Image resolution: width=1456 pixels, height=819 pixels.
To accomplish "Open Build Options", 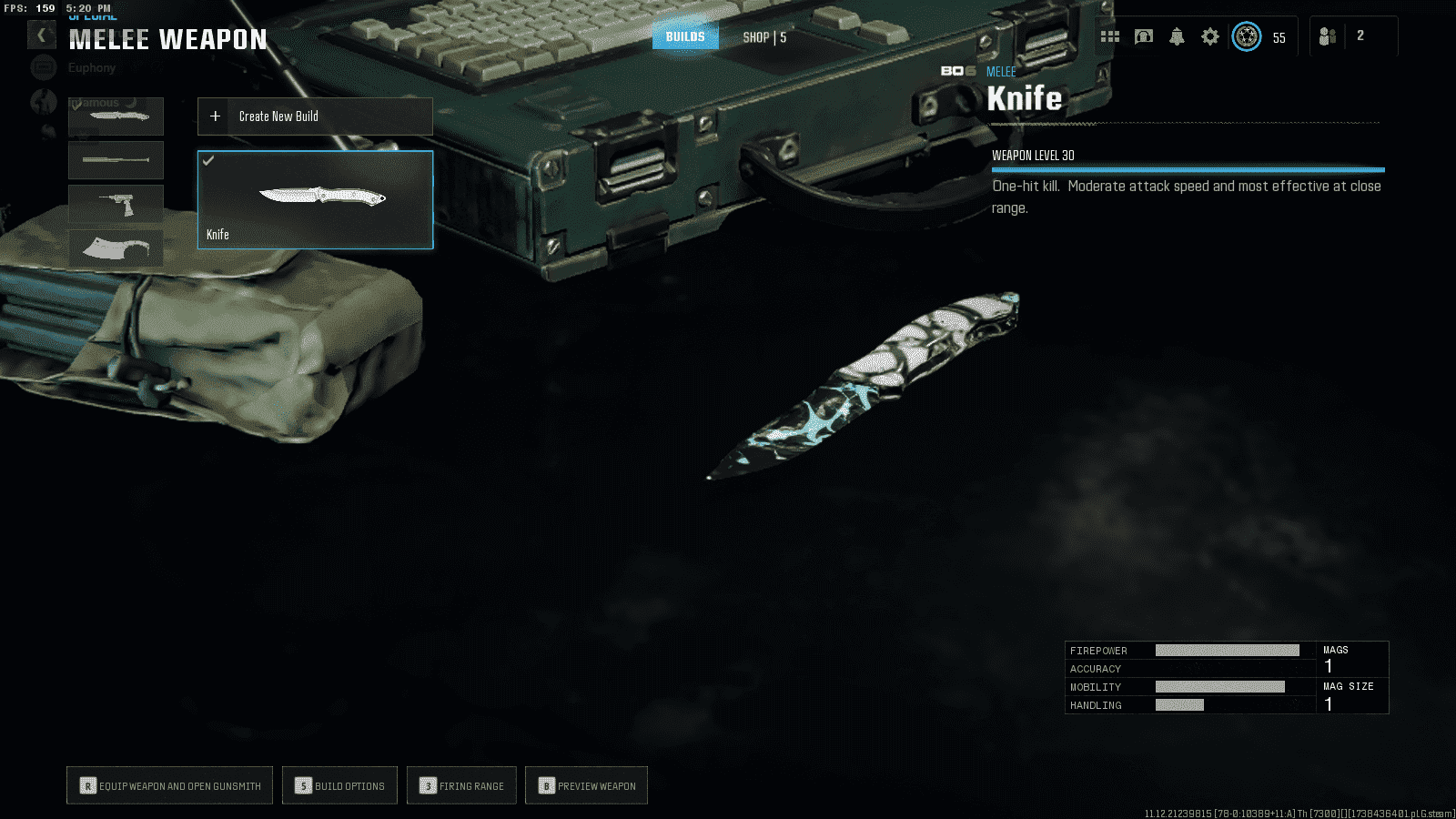I will coord(339,785).
